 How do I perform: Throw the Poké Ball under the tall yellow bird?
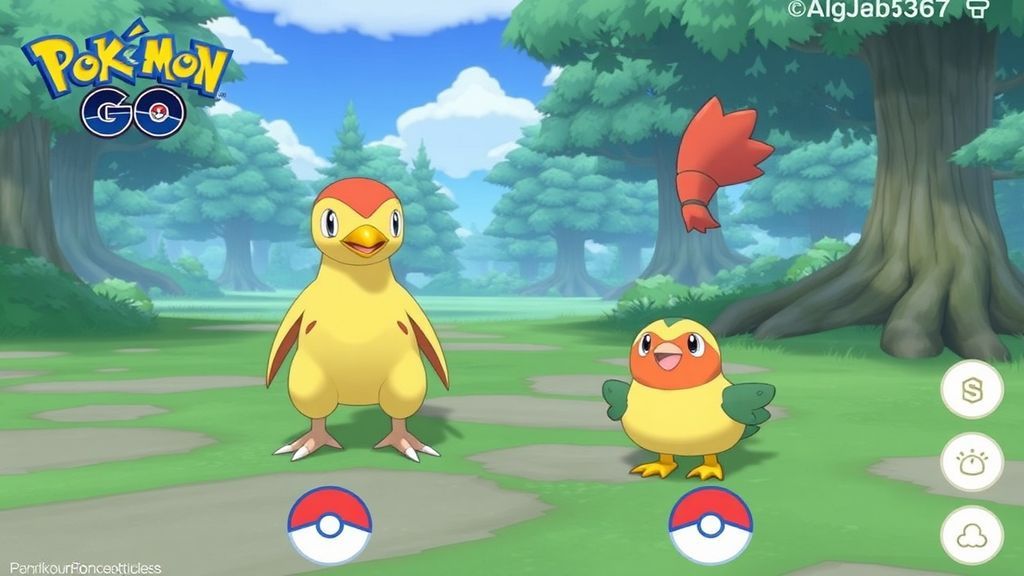click(330, 525)
